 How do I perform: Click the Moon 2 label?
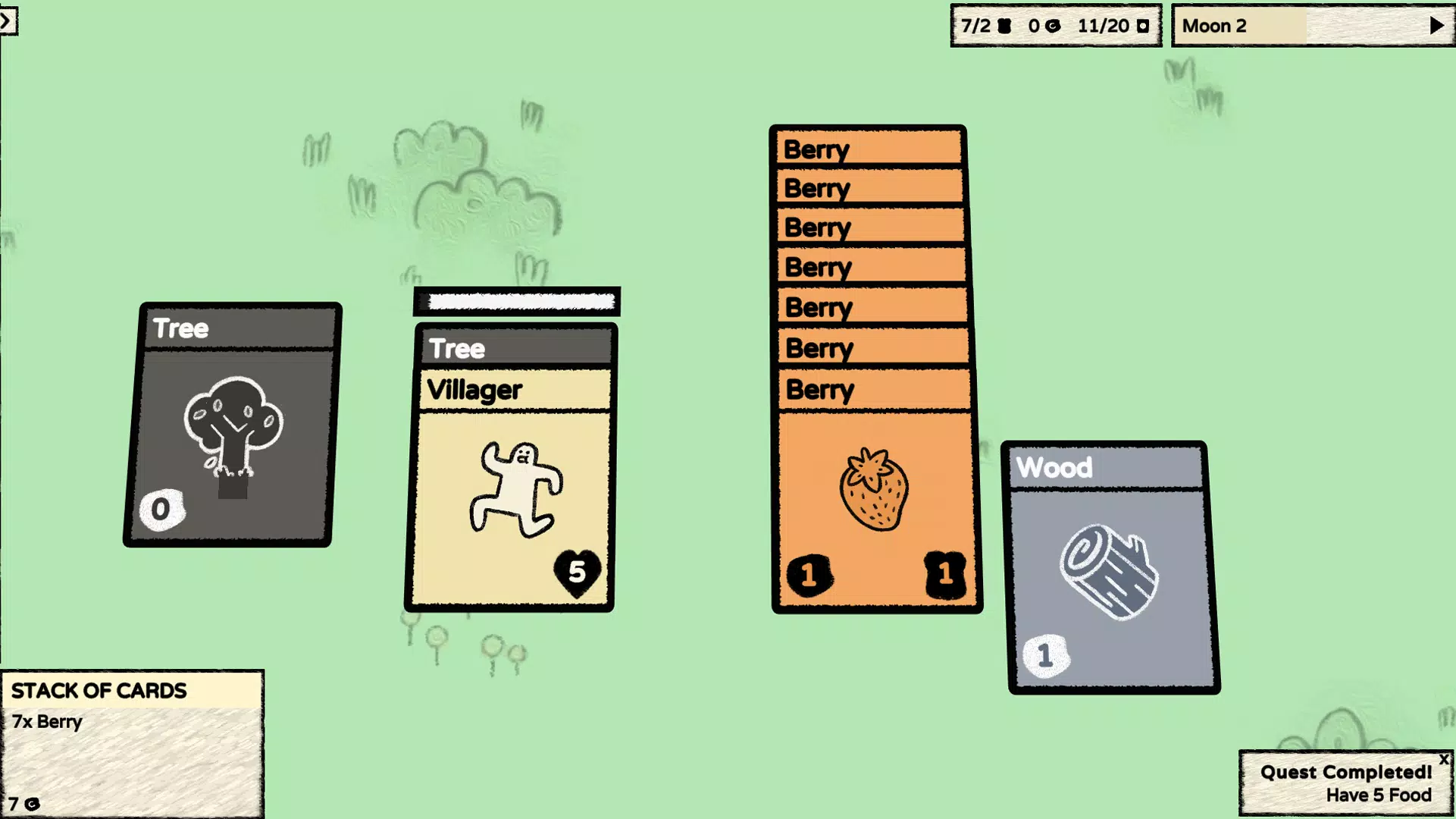[1214, 25]
